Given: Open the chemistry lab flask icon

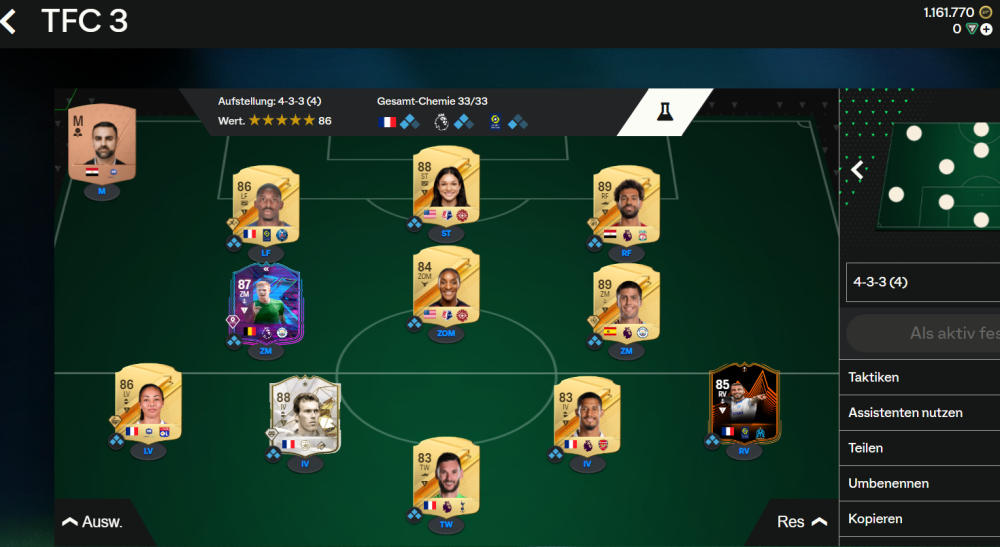Looking at the screenshot, I should [x=663, y=112].
